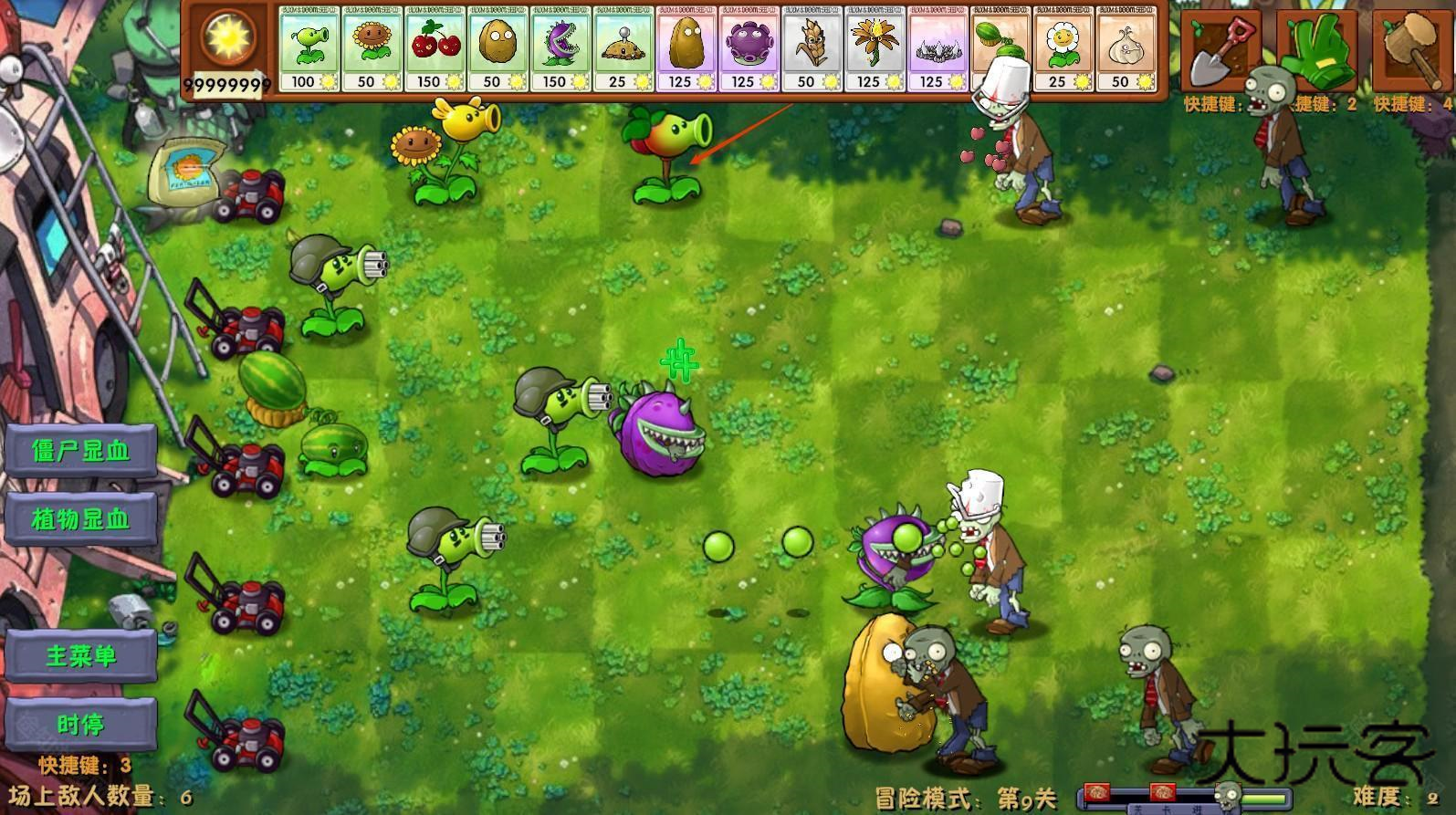Select the shovel tool
Image resolution: width=1456 pixels, height=815 pixels.
(1223, 50)
